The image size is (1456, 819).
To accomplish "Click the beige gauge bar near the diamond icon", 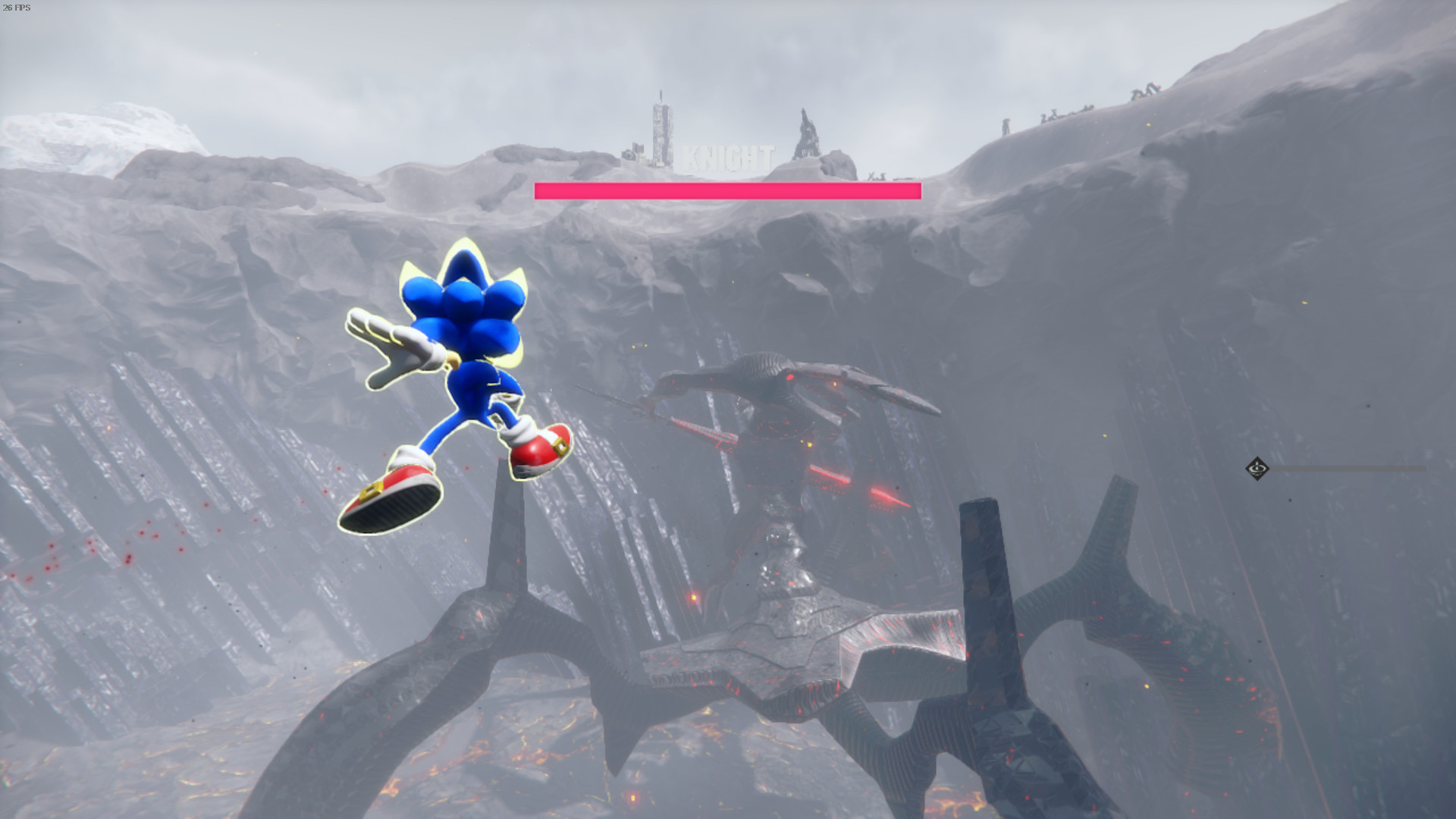I will [1350, 469].
